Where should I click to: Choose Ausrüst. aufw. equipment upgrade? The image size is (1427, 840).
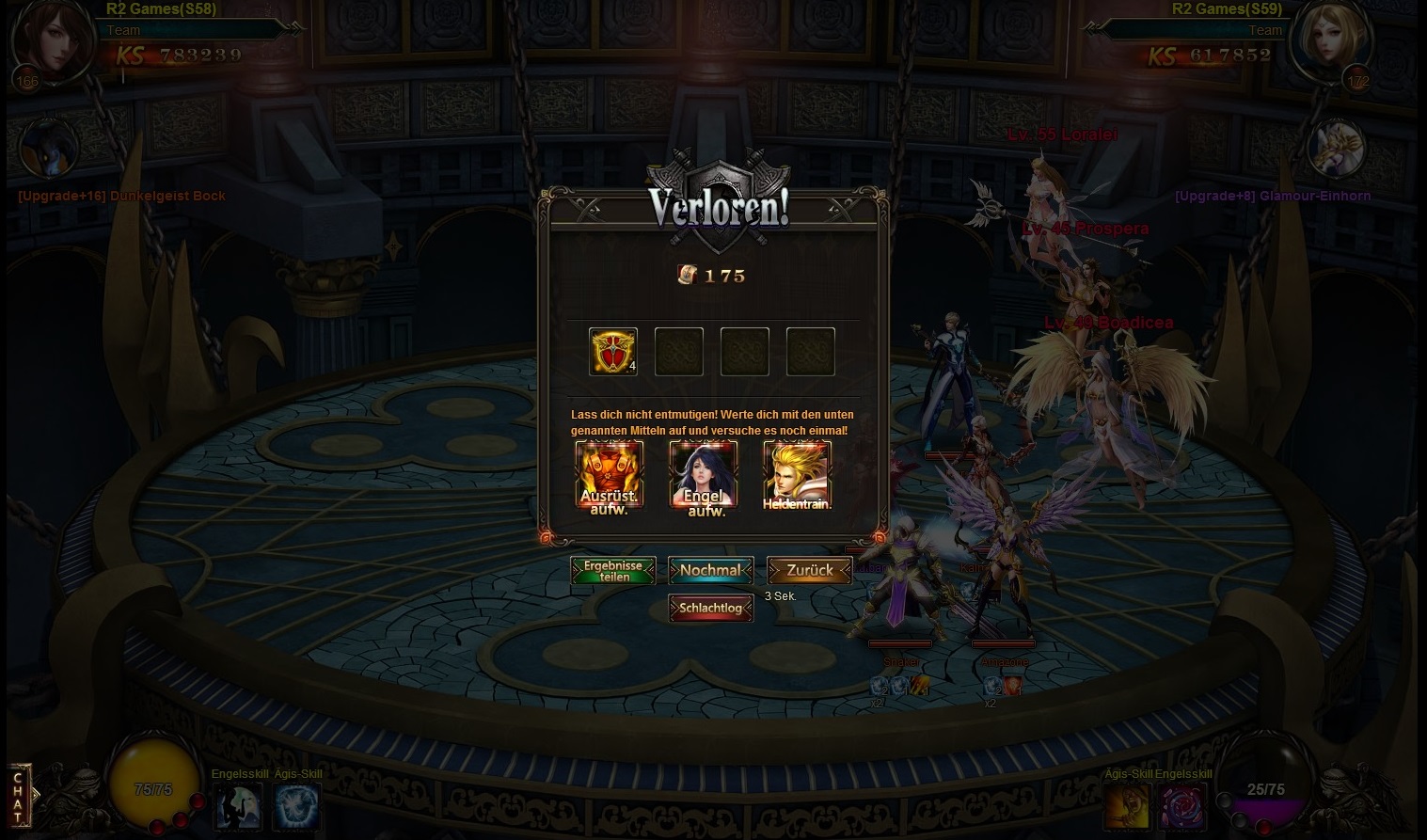pyautogui.click(x=610, y=476)
